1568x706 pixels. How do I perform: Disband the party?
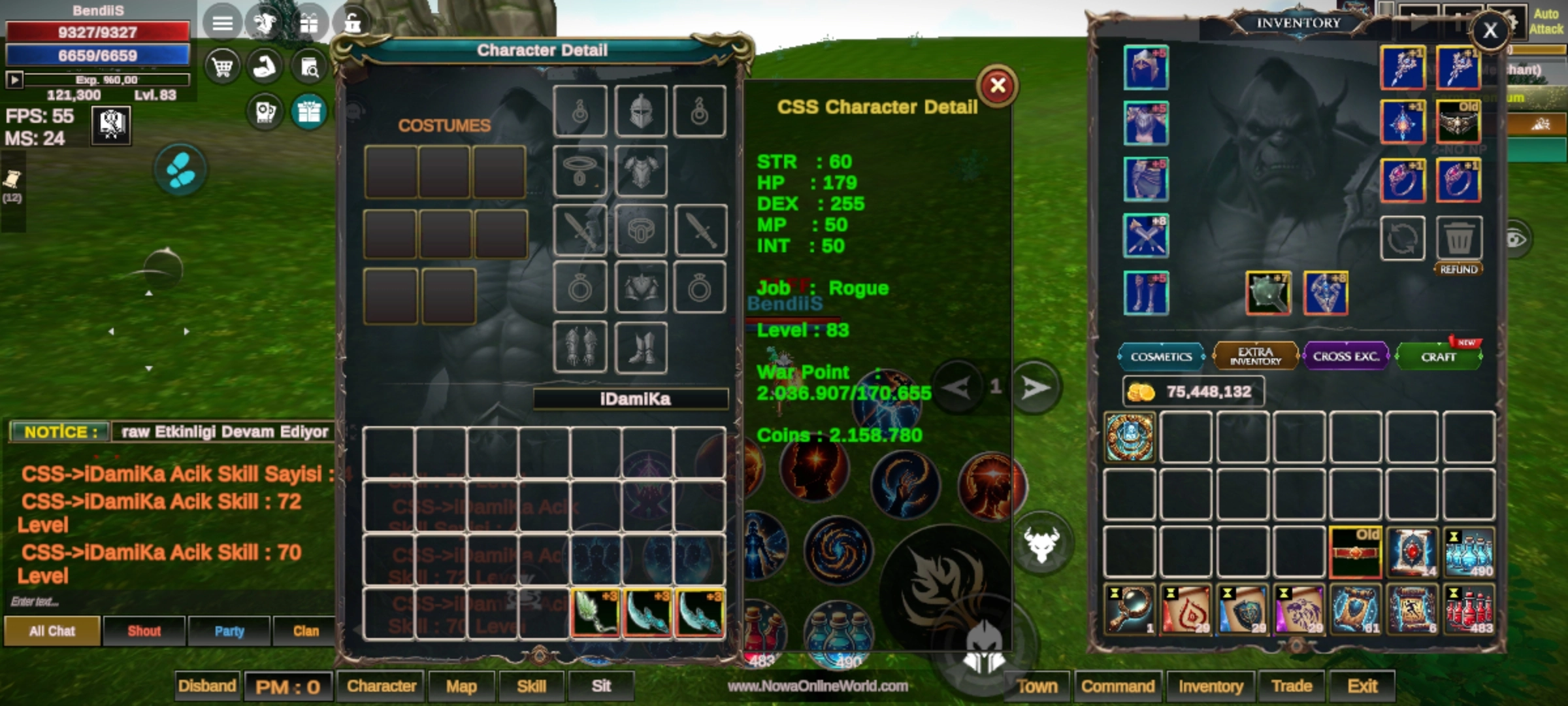pos(207,686)
